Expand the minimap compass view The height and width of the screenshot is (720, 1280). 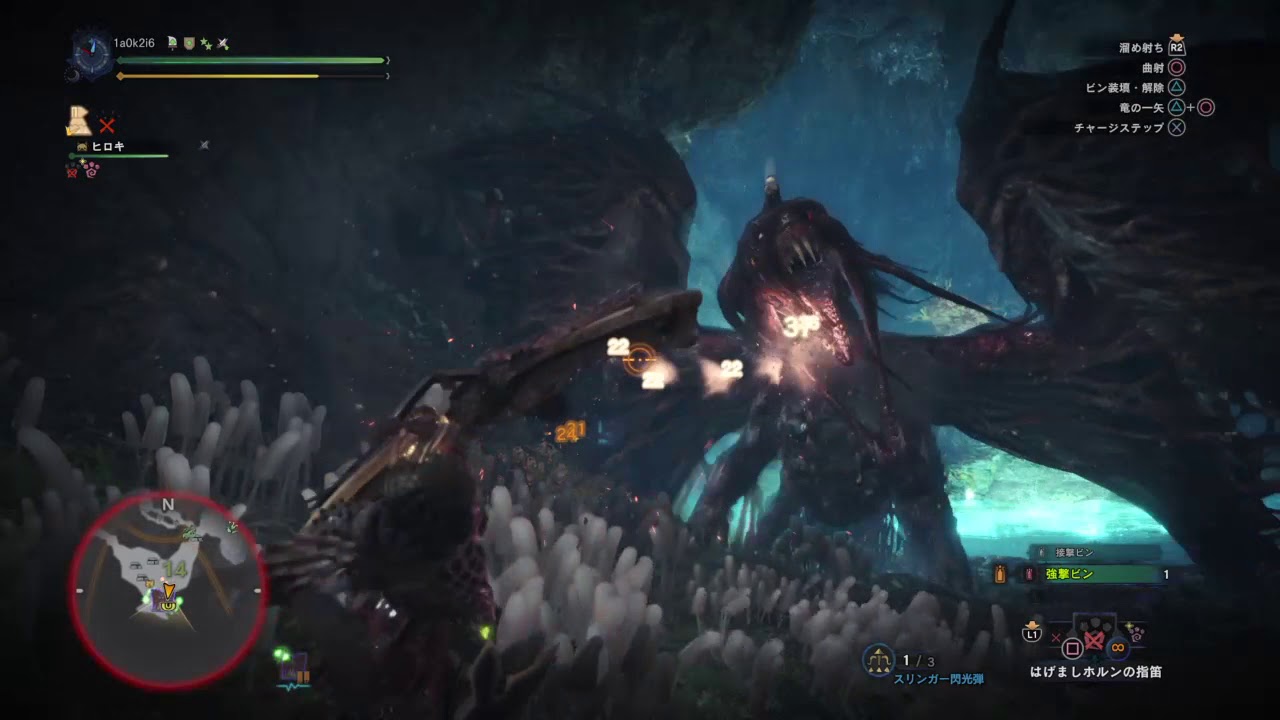168,505
